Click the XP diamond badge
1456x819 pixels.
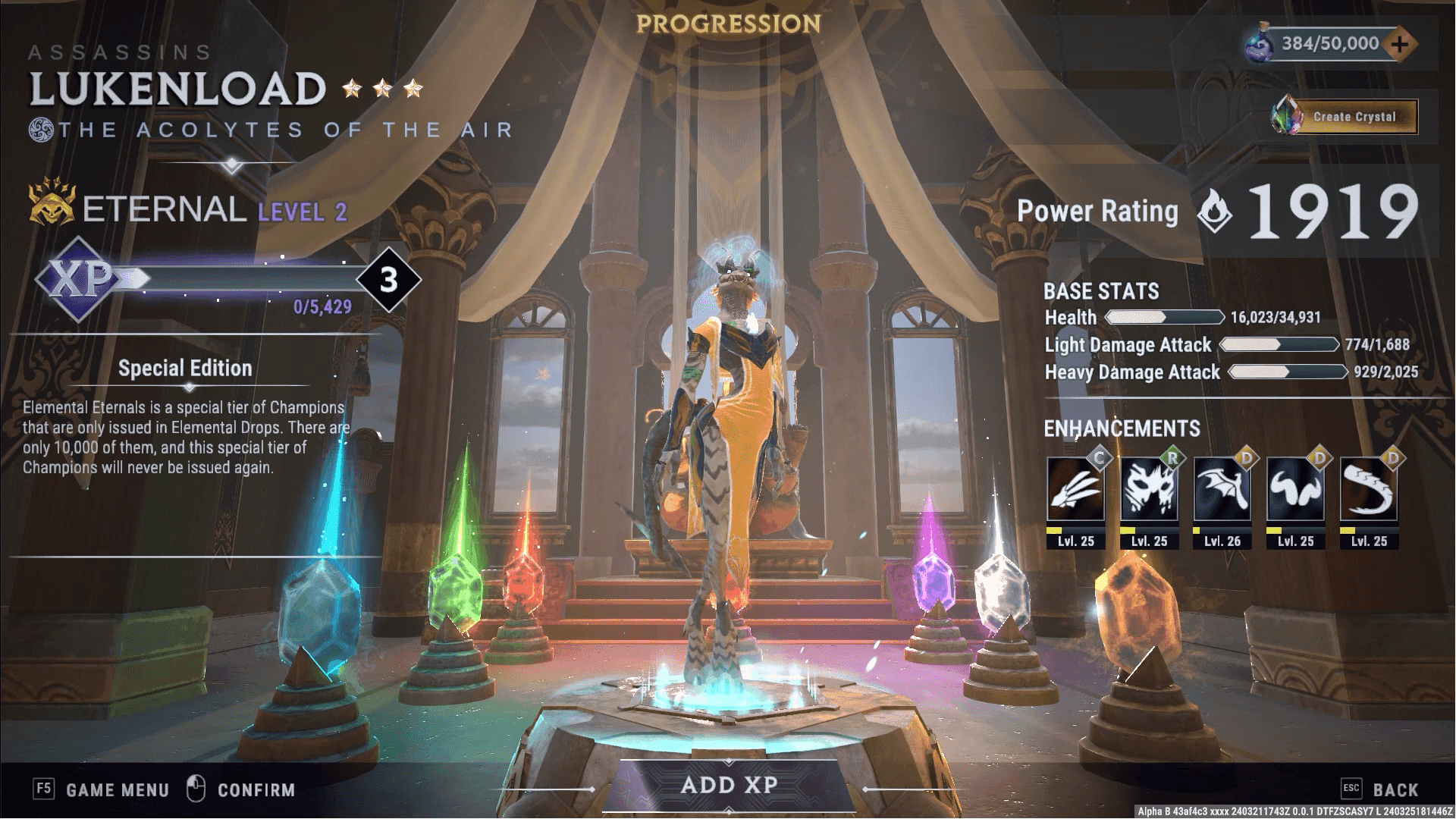pyautogui.click(x=80, y=279)
